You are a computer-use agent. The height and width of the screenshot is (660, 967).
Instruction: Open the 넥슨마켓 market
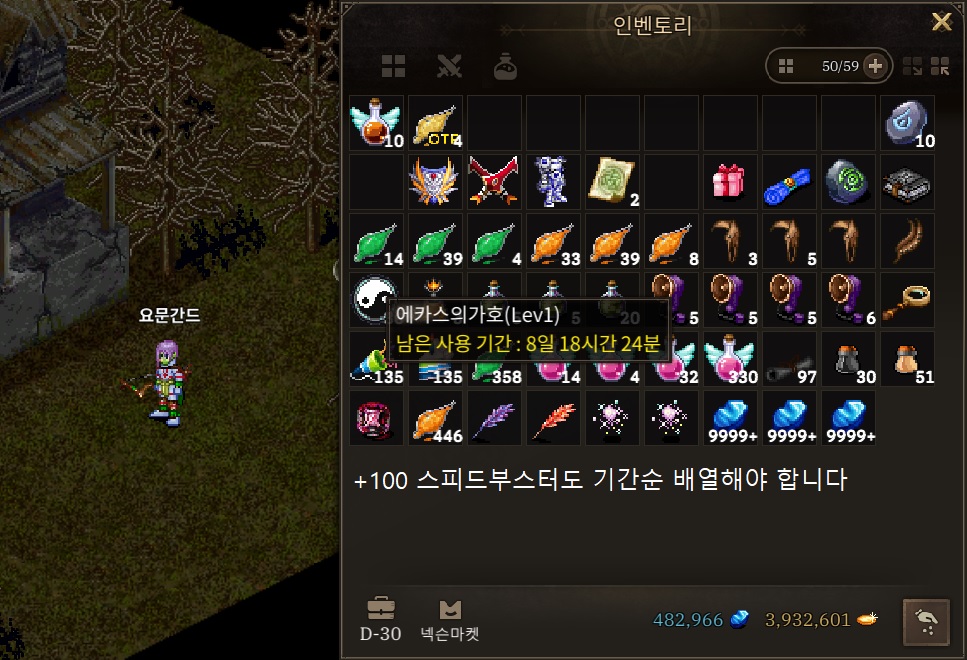(451, 619)
